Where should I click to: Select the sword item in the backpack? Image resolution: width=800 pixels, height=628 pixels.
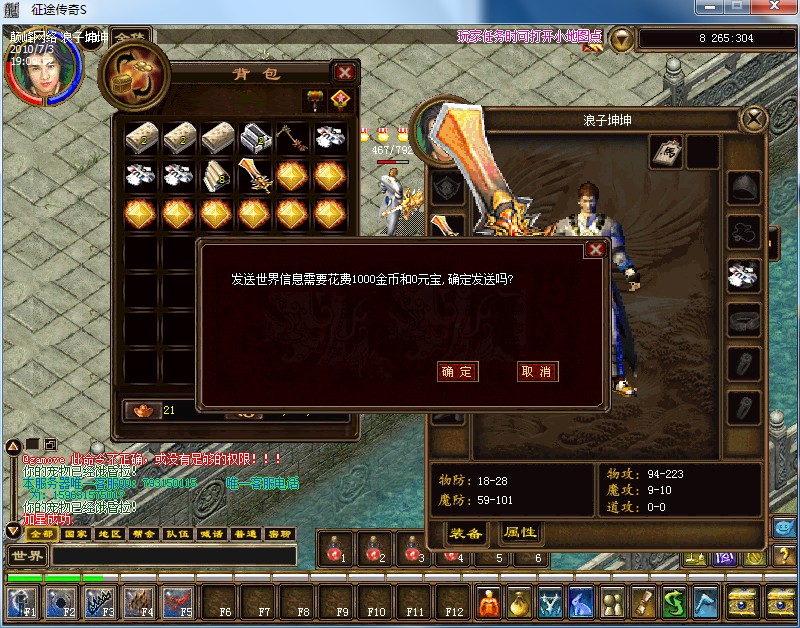[256, 177]
